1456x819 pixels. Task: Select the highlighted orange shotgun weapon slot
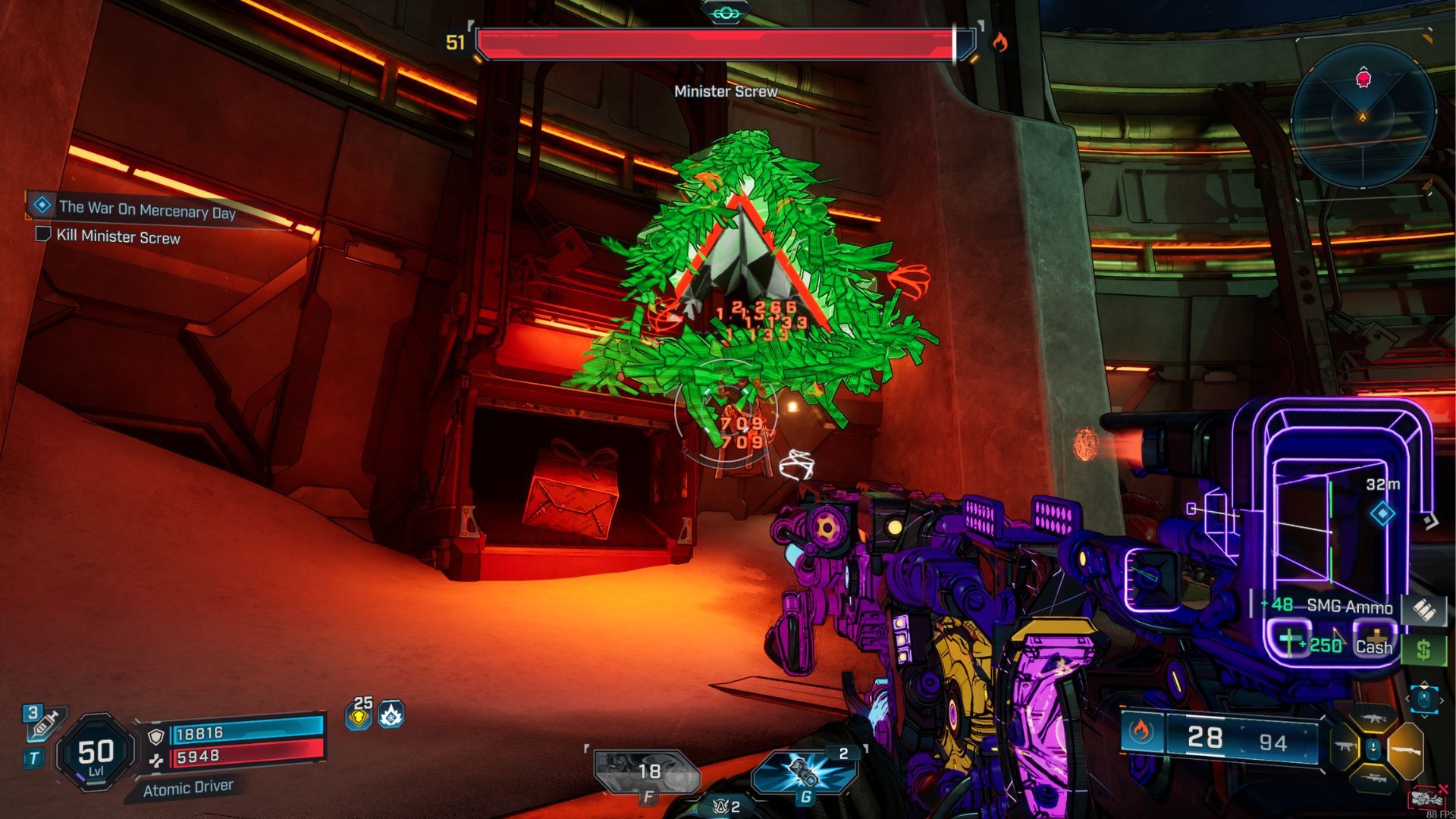(1405, 749)
